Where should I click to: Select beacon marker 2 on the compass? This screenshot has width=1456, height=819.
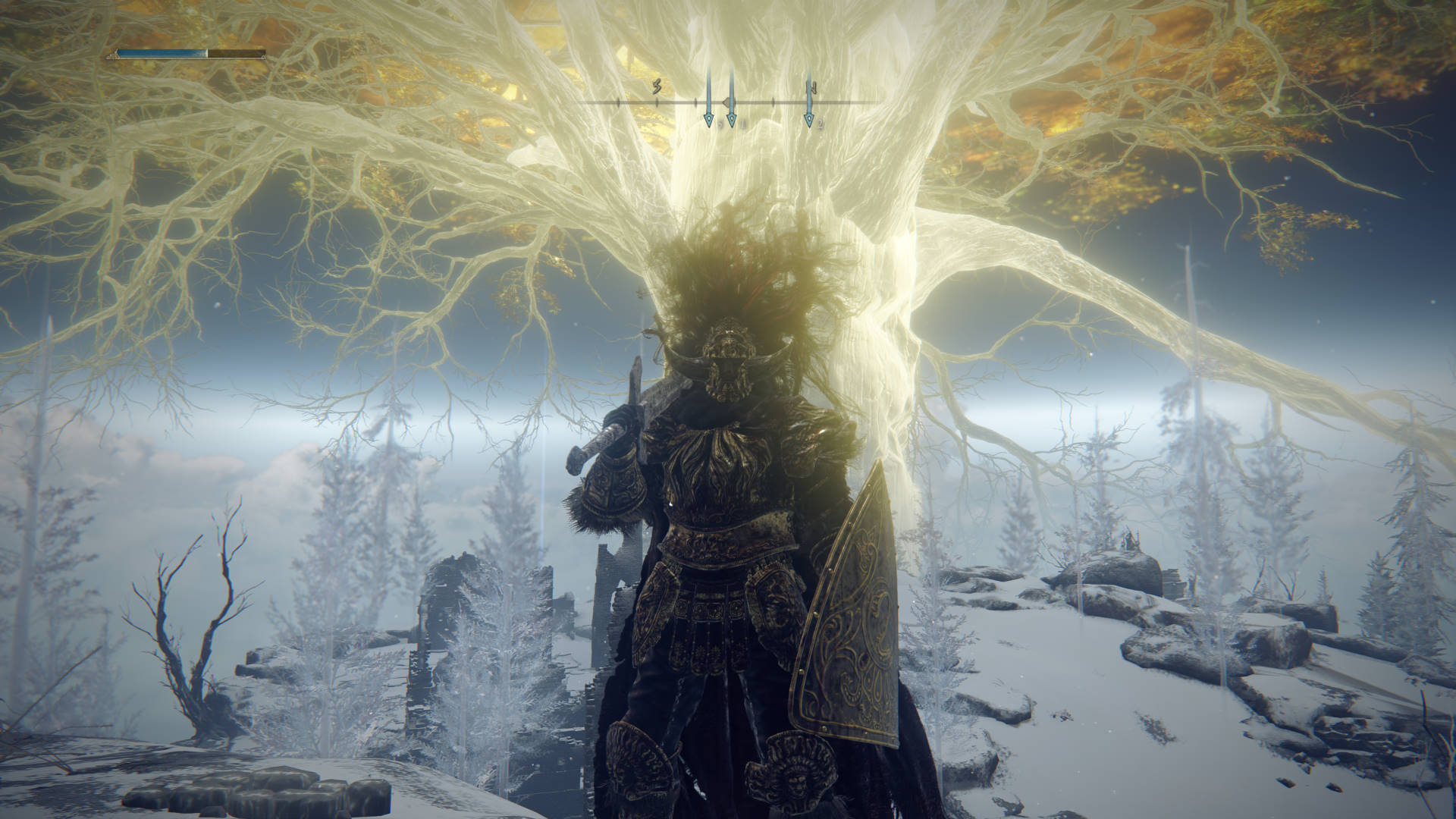(810, 119)
